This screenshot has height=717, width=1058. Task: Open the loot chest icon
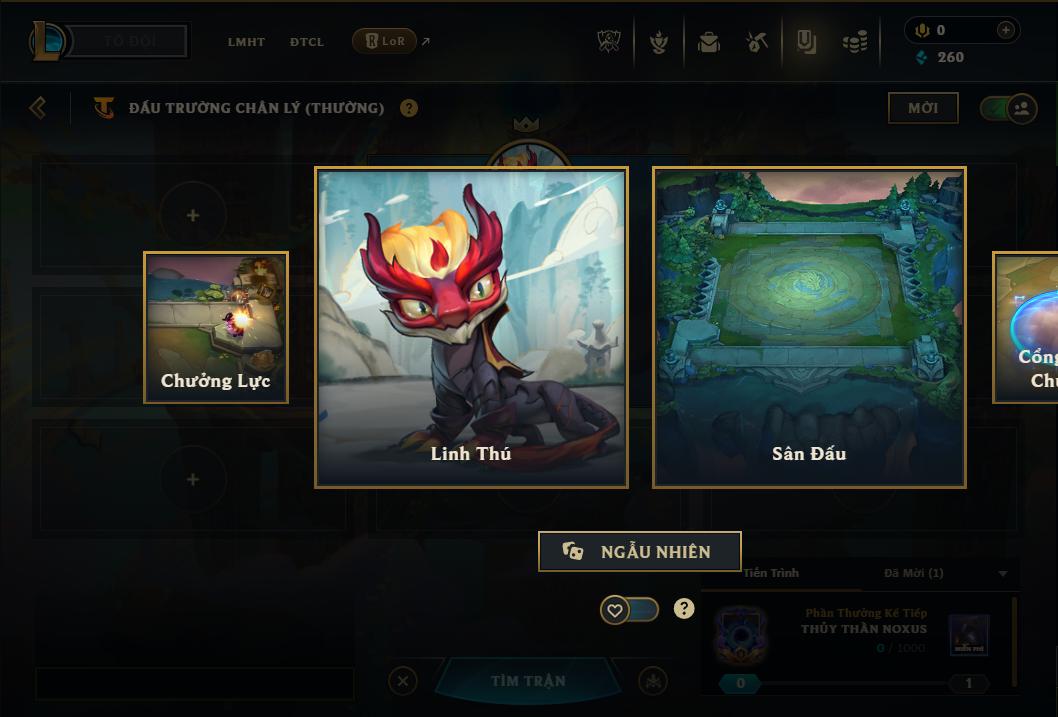click(709, 42)
